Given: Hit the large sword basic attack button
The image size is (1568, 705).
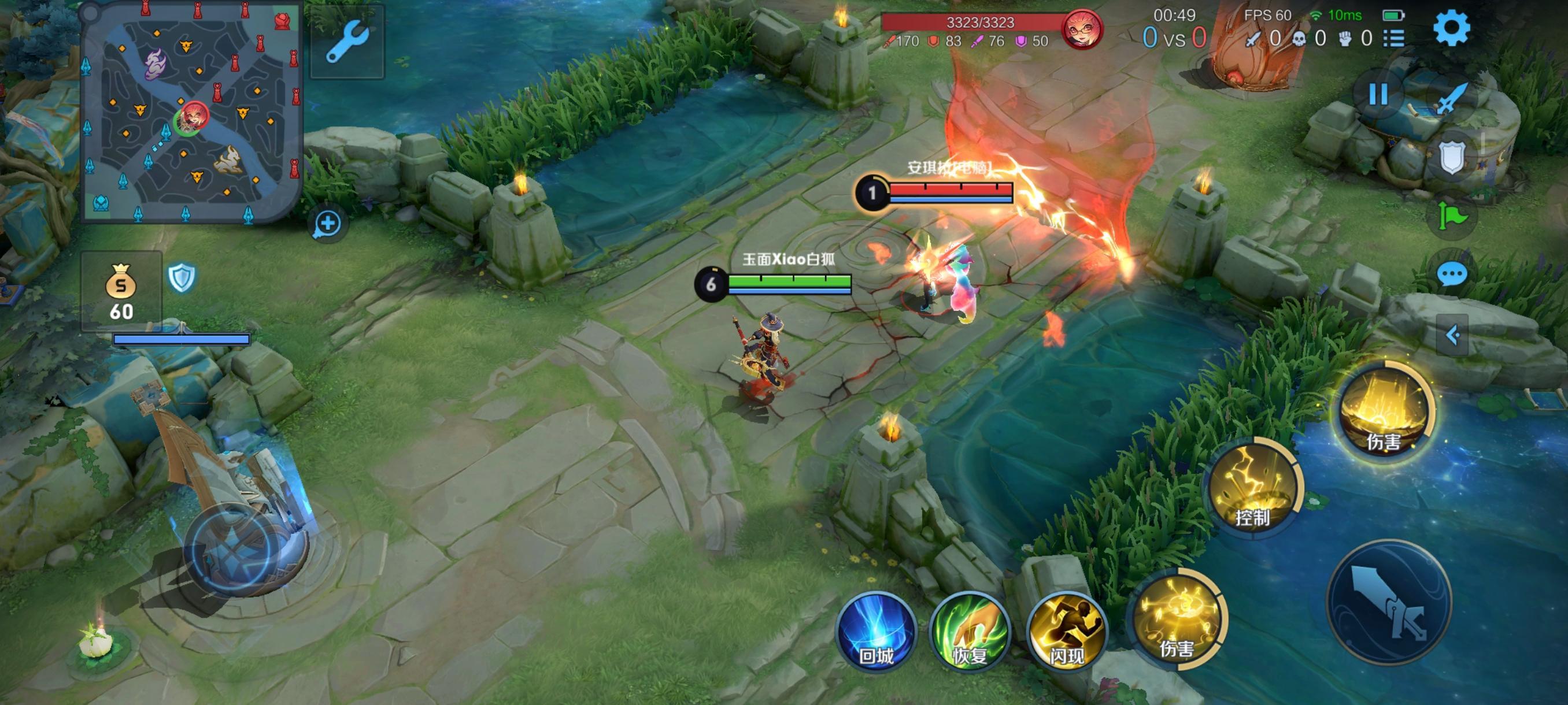Looking at the screenshot, I should (1390, 602).
